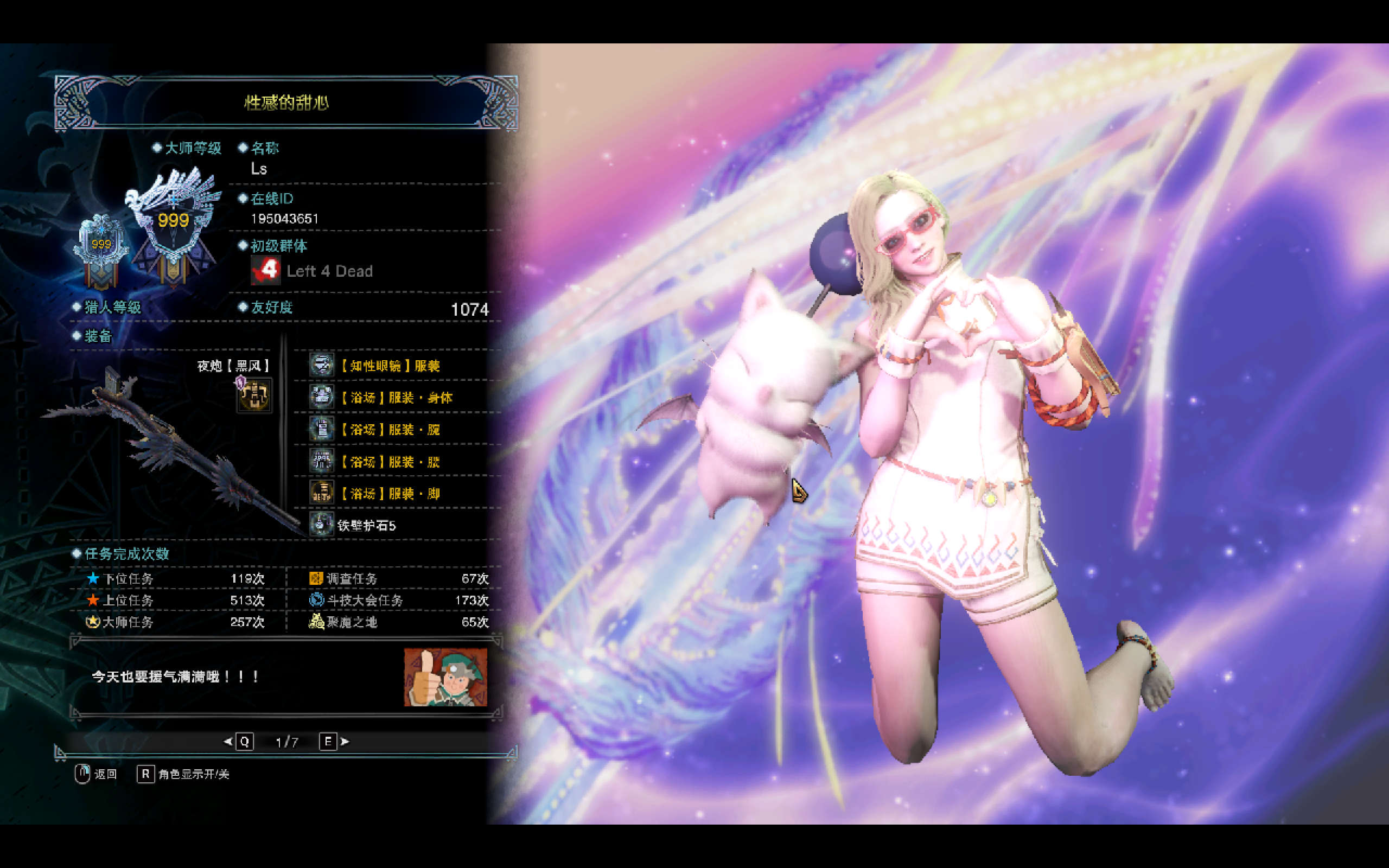Toggle 角色显示开/关 character display label

193,774
